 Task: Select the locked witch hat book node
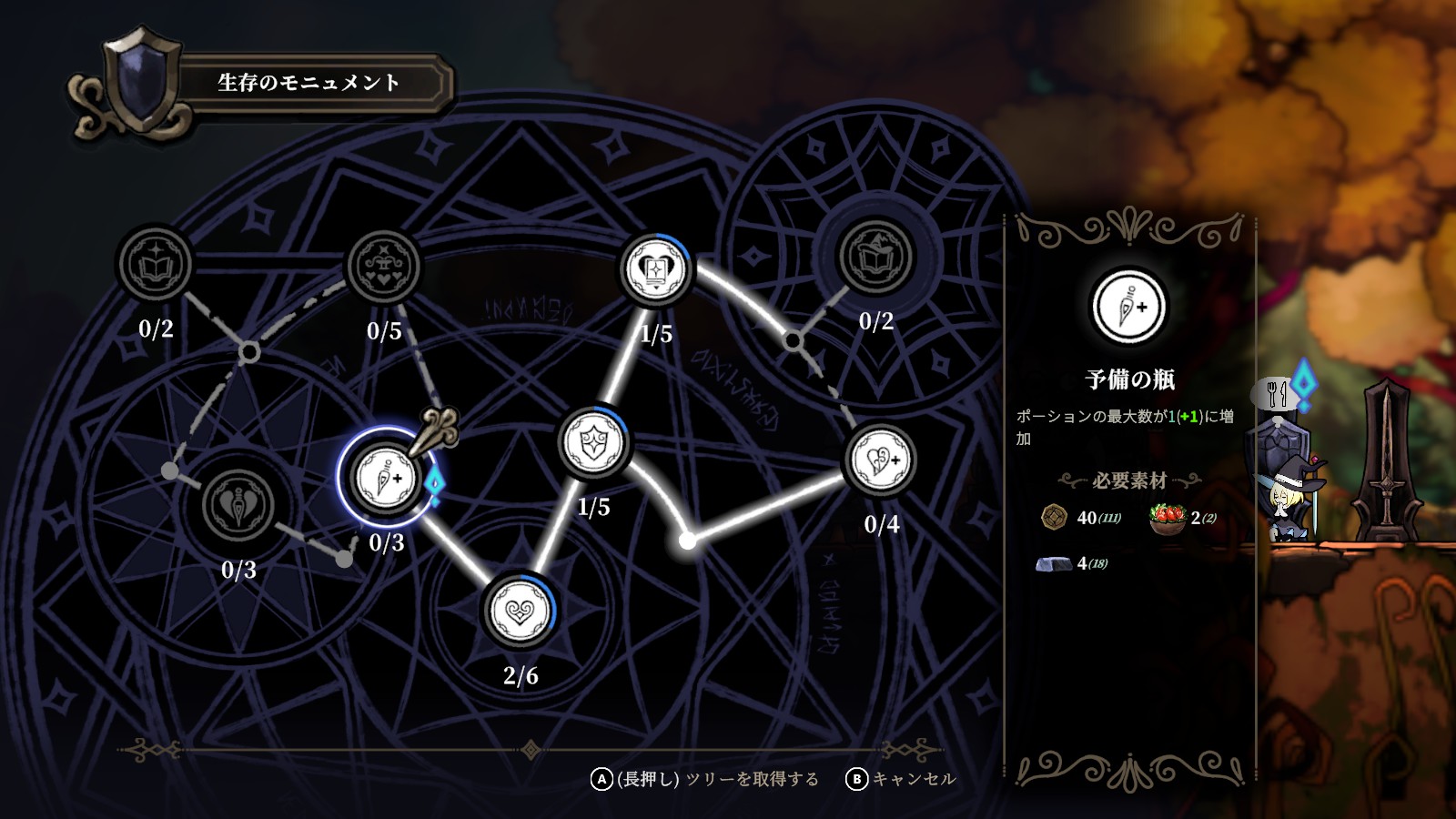pos(876,257)
